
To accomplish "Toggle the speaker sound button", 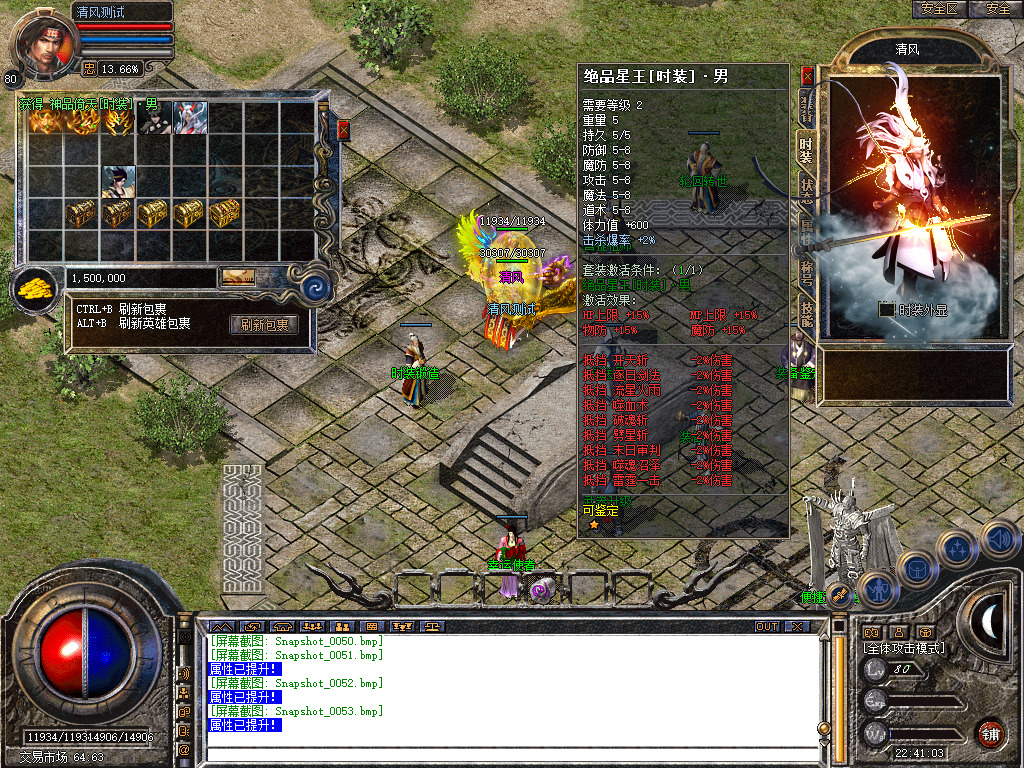I will [1001, 540].
